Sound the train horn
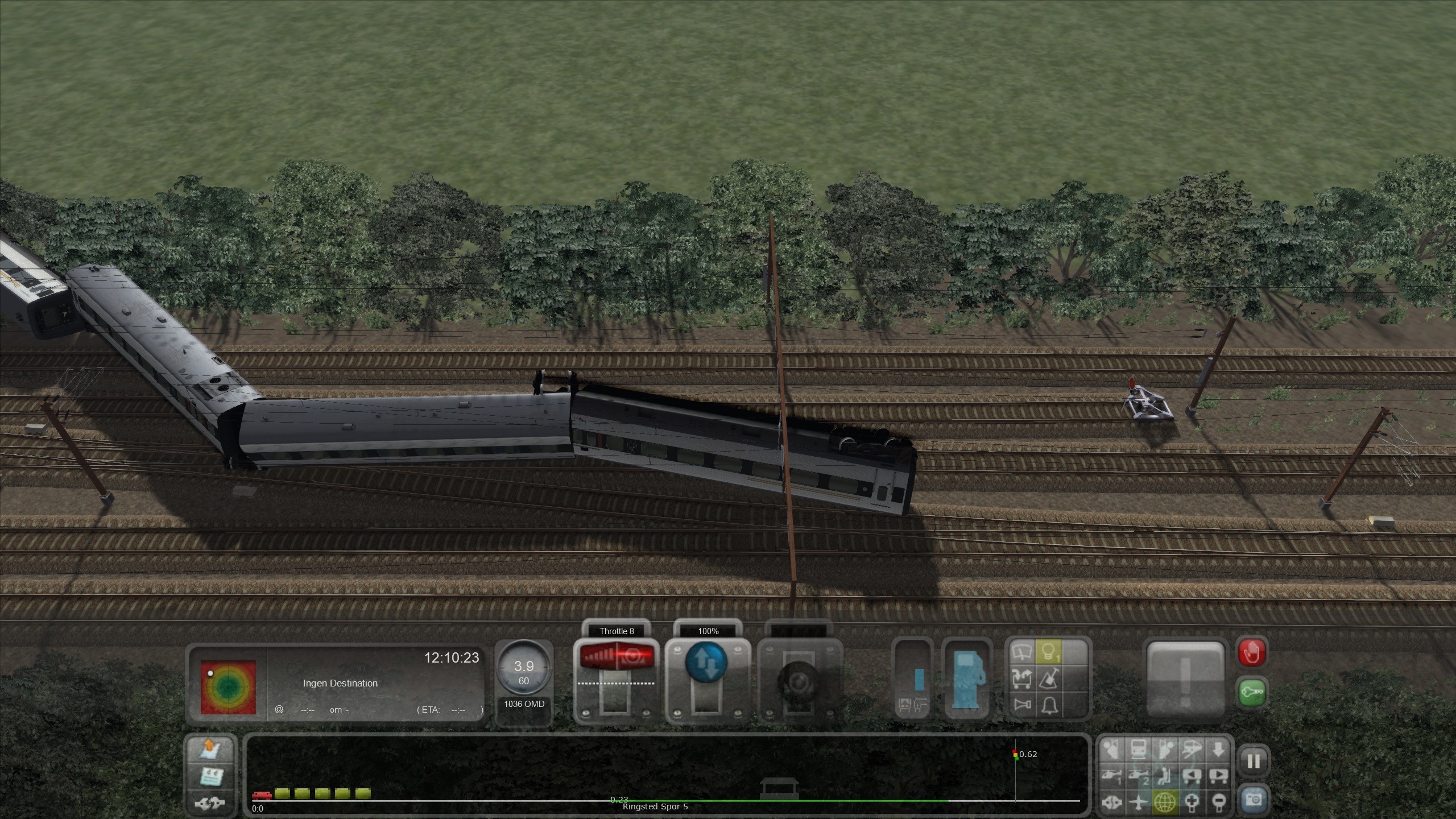 click(x=1022, y=705)
